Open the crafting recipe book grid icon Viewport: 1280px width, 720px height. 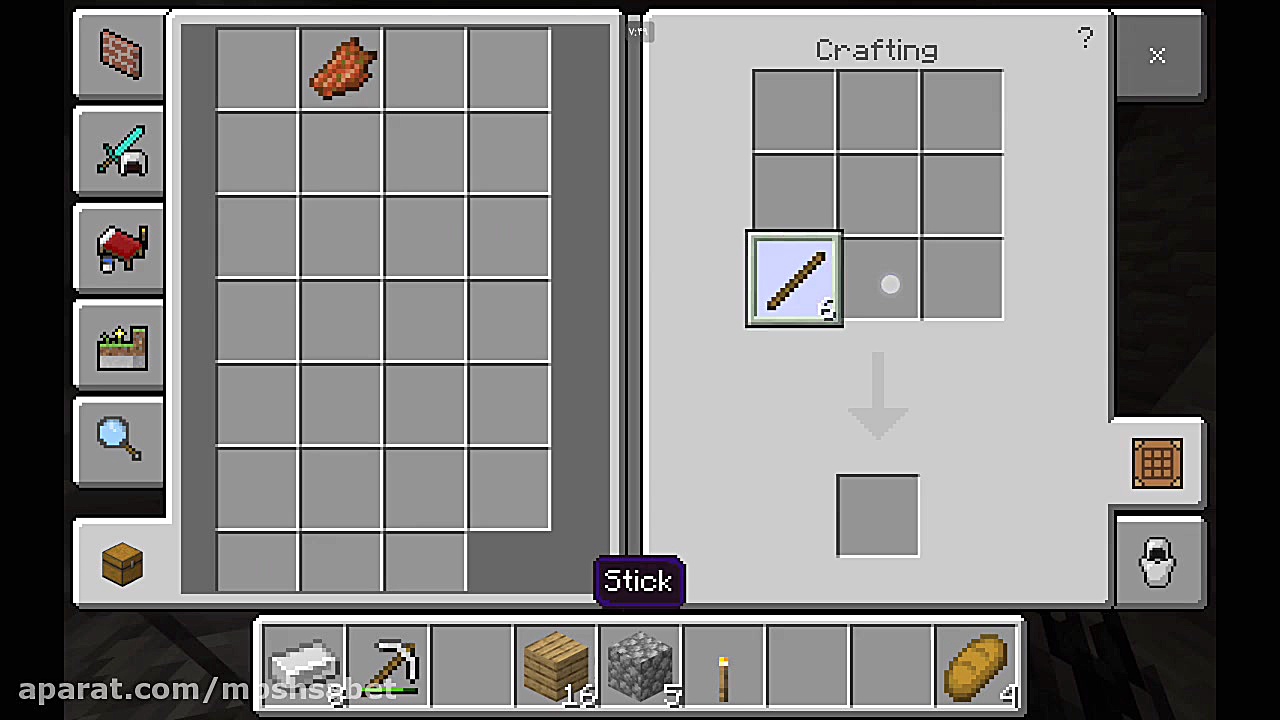click(x=1157, y=463)
